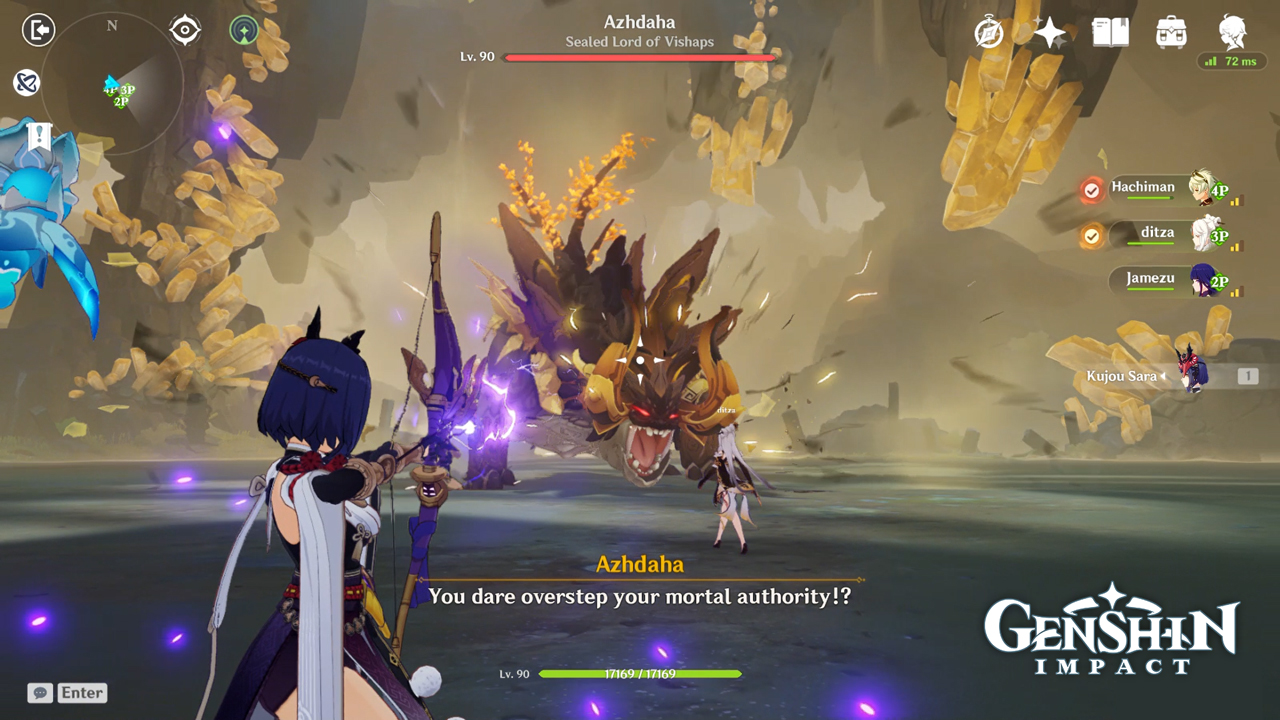Click the 72 ms ping indicator
Viewport: 1280px width, 720px height.
coord(1230,60)
